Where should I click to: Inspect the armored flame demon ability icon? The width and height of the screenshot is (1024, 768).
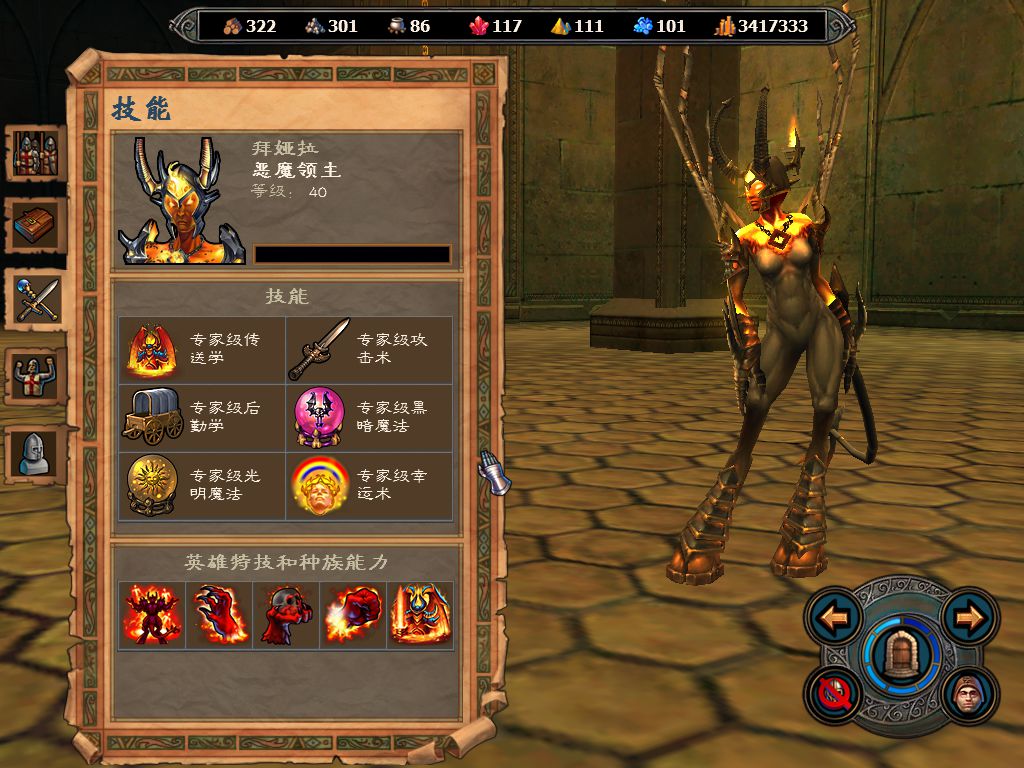click(x=420, y=615)
